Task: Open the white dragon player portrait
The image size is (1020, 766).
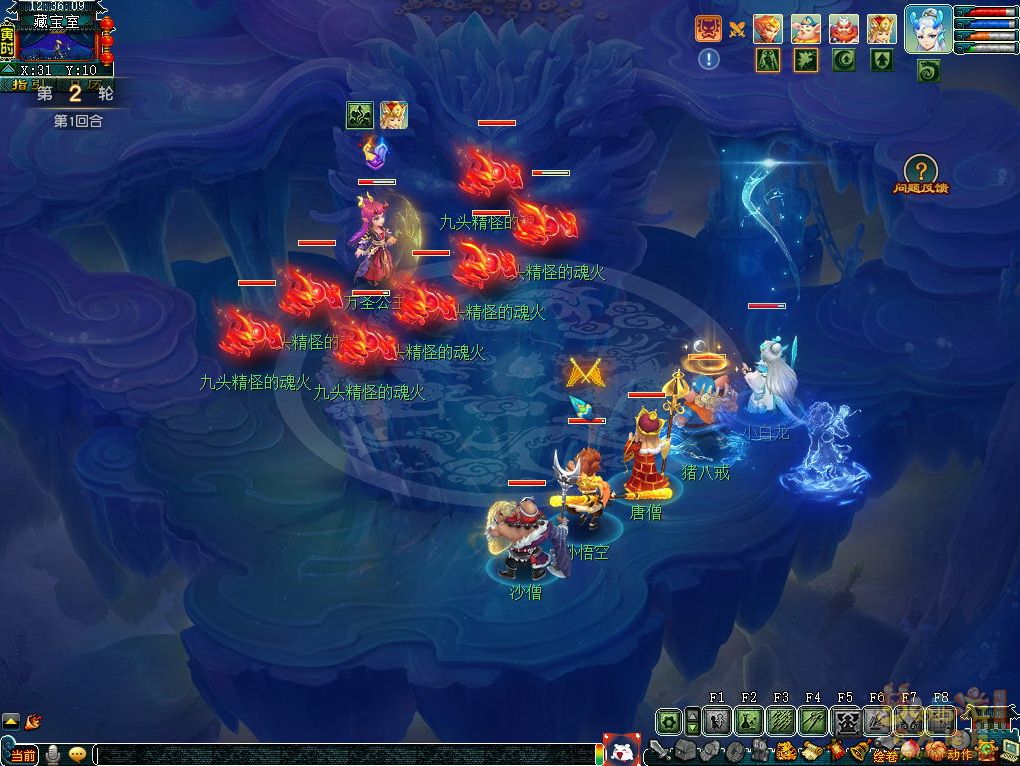Action: 928,28
